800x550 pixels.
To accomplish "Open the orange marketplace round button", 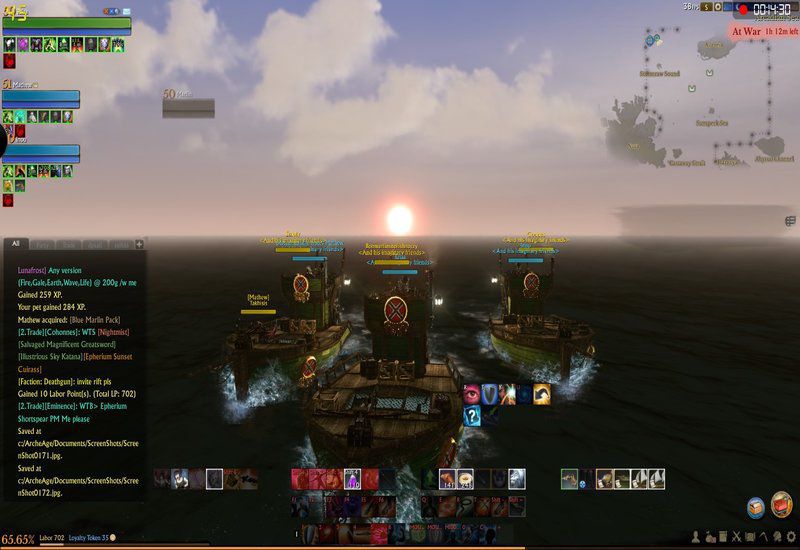I will tap(782, 504).
